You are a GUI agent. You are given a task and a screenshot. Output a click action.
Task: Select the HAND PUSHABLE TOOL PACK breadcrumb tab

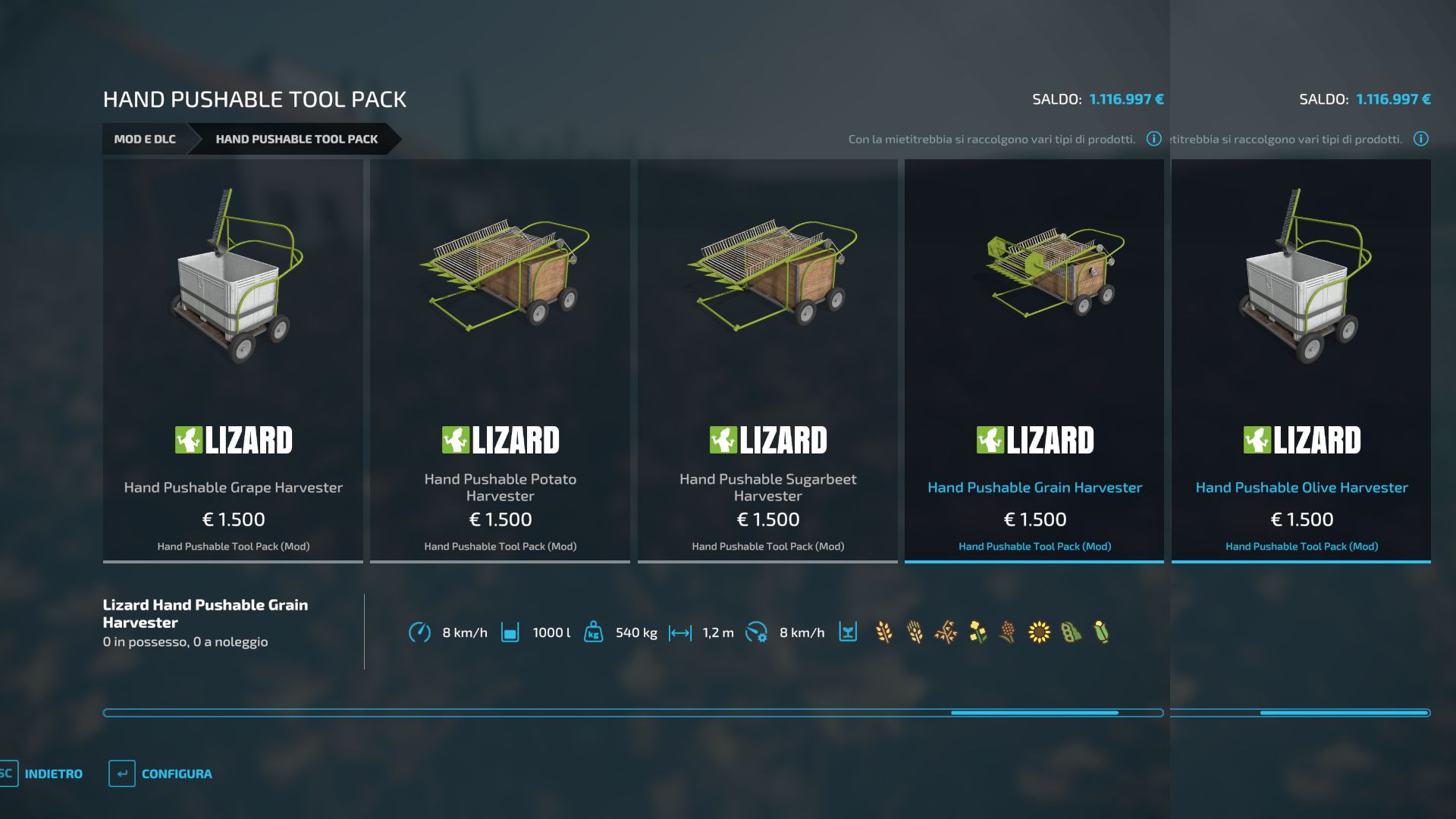297,140
